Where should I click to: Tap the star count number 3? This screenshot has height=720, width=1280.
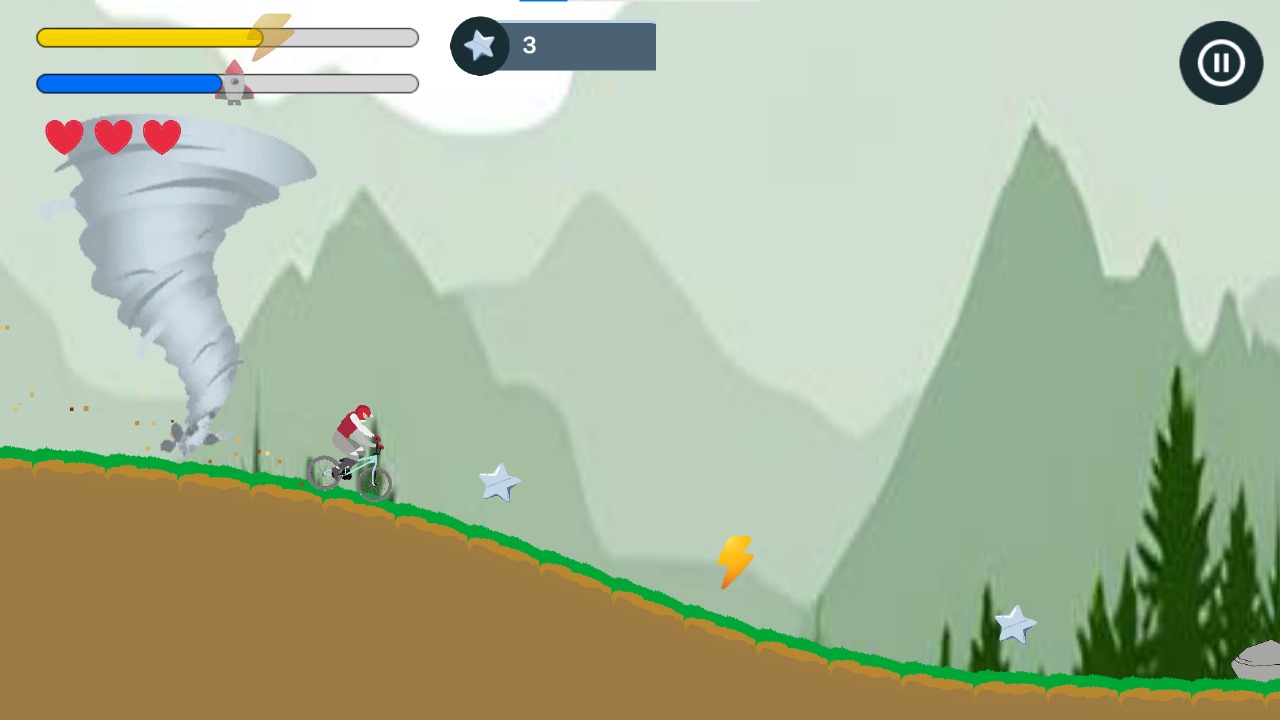(x=529, y=45)
